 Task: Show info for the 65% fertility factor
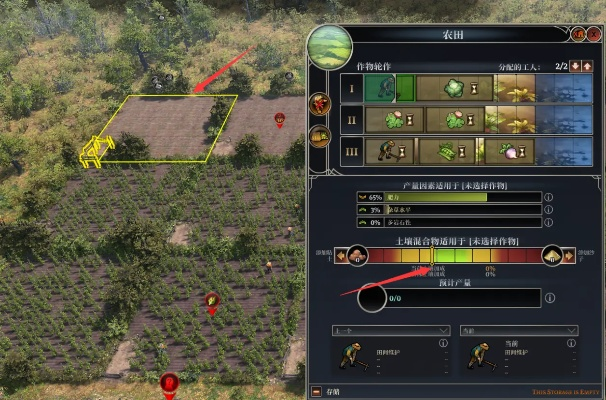tap(548, 198)
